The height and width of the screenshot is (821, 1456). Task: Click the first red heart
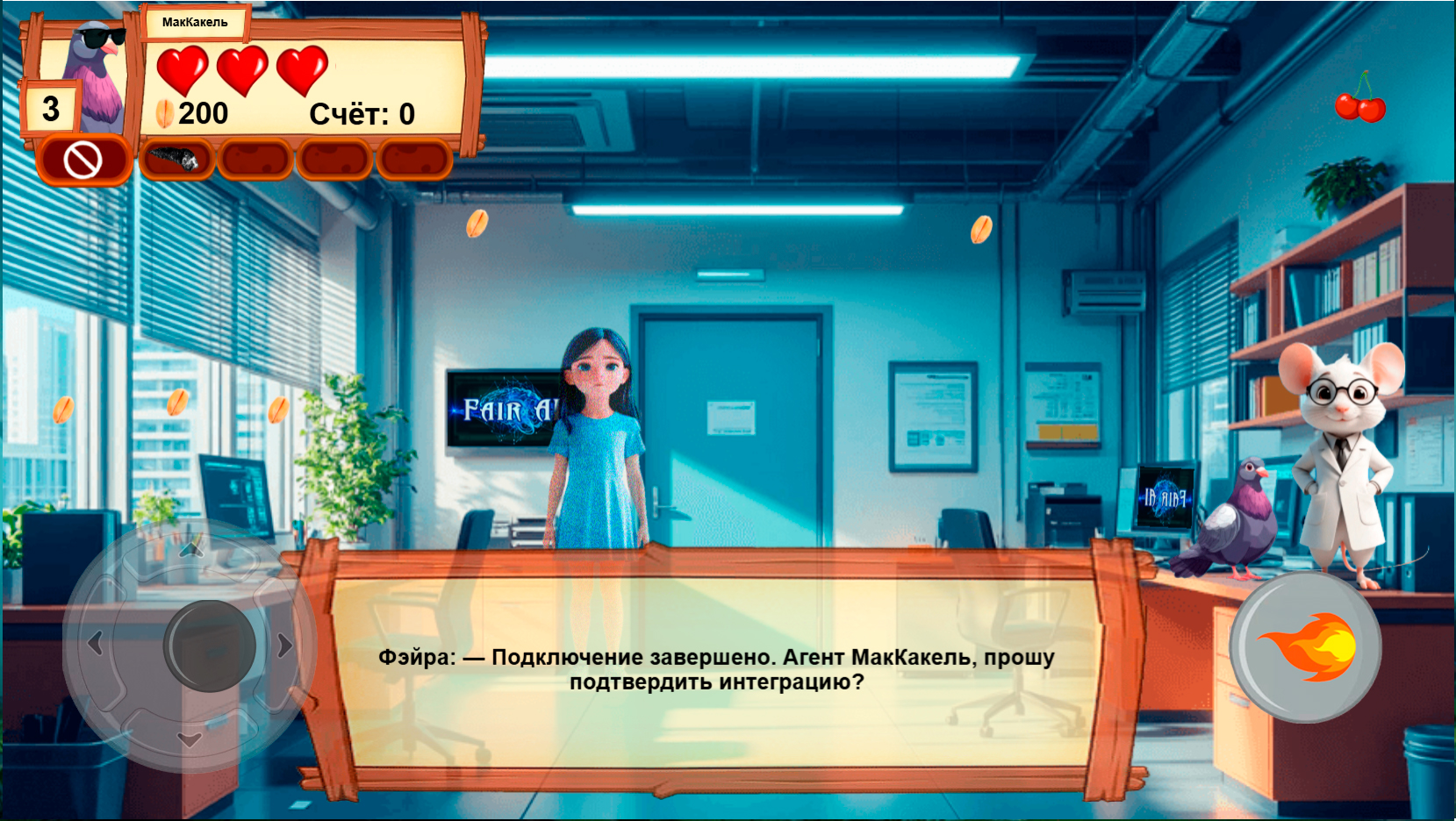[182, 68]
